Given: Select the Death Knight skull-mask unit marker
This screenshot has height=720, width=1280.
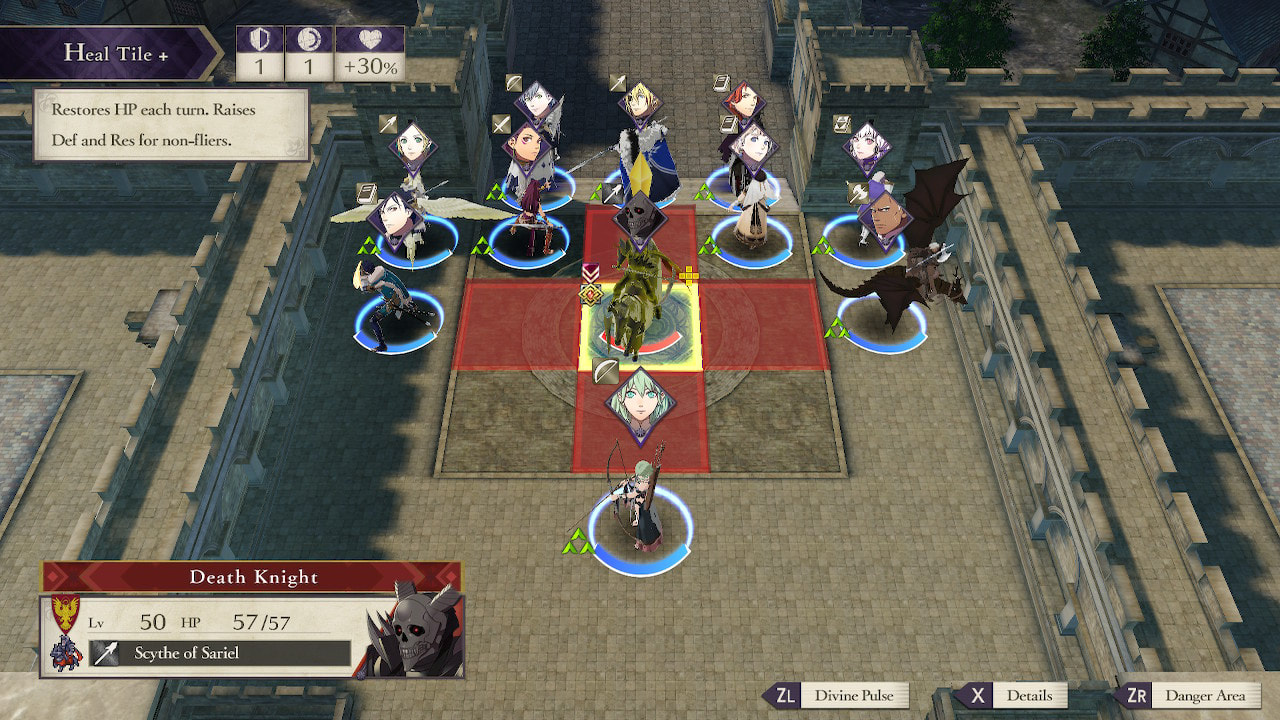Looking at the screenshot, I should point(640,215).
